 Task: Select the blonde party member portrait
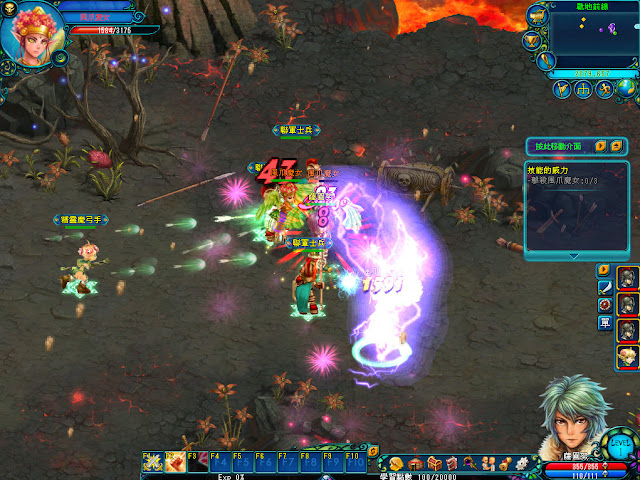click(628, 353)
